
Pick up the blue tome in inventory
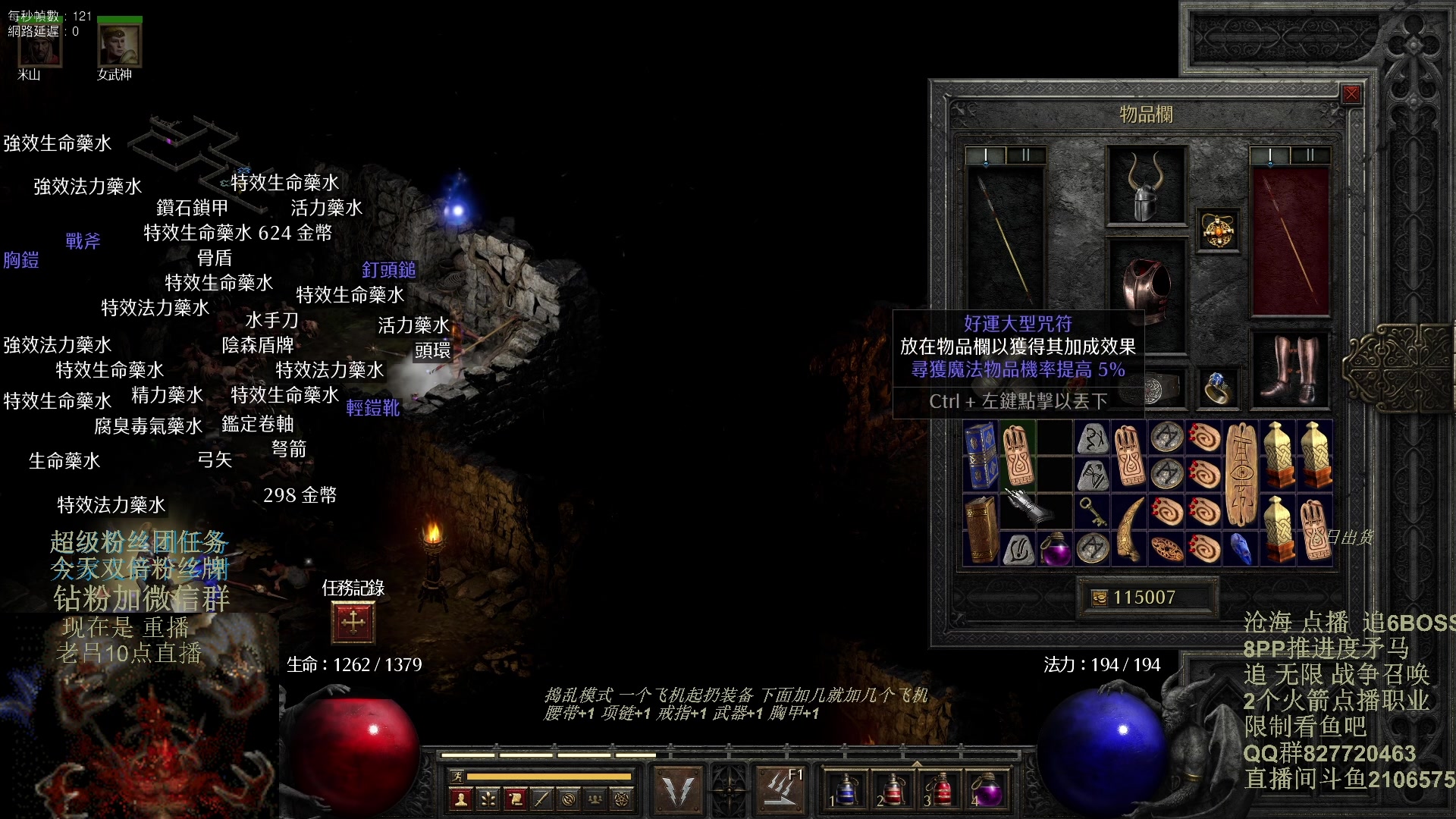click(981, 456)
